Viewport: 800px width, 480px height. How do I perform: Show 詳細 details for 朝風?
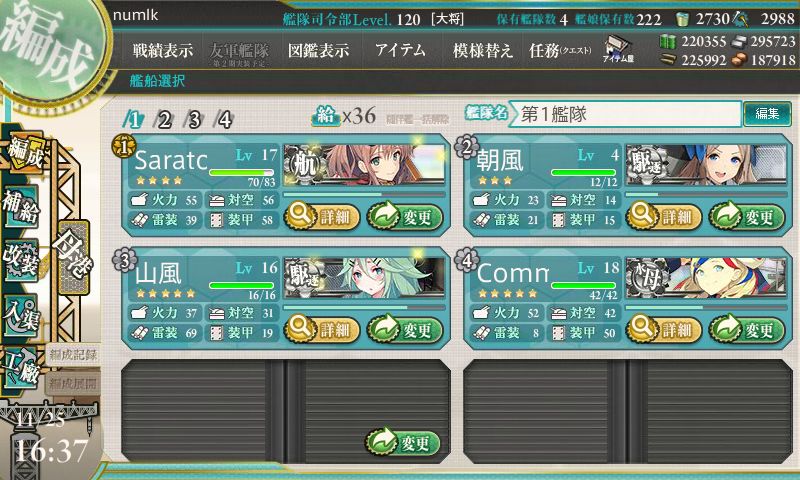coord(662,215)
